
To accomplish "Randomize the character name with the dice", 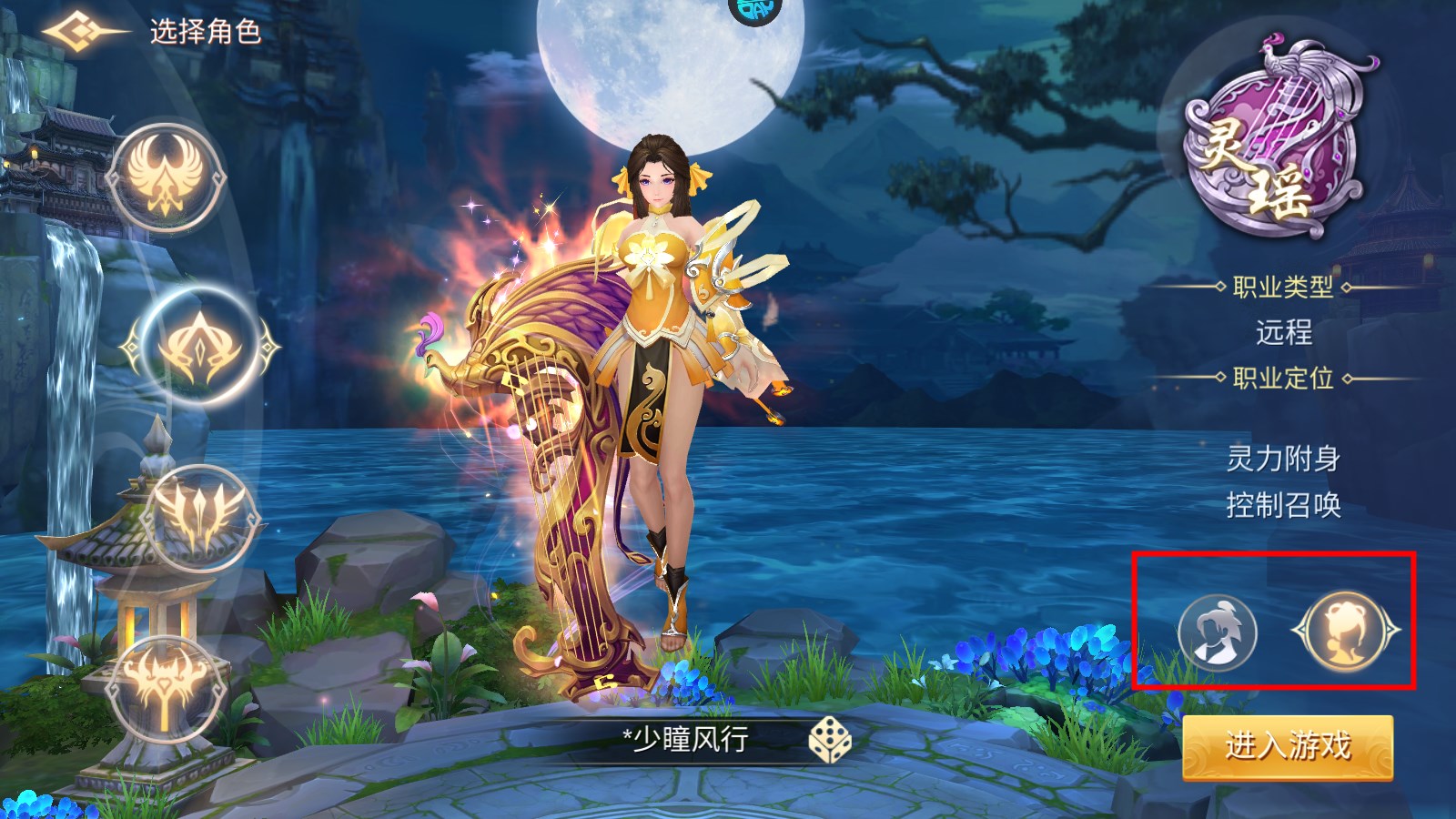I will click(829, 740).
